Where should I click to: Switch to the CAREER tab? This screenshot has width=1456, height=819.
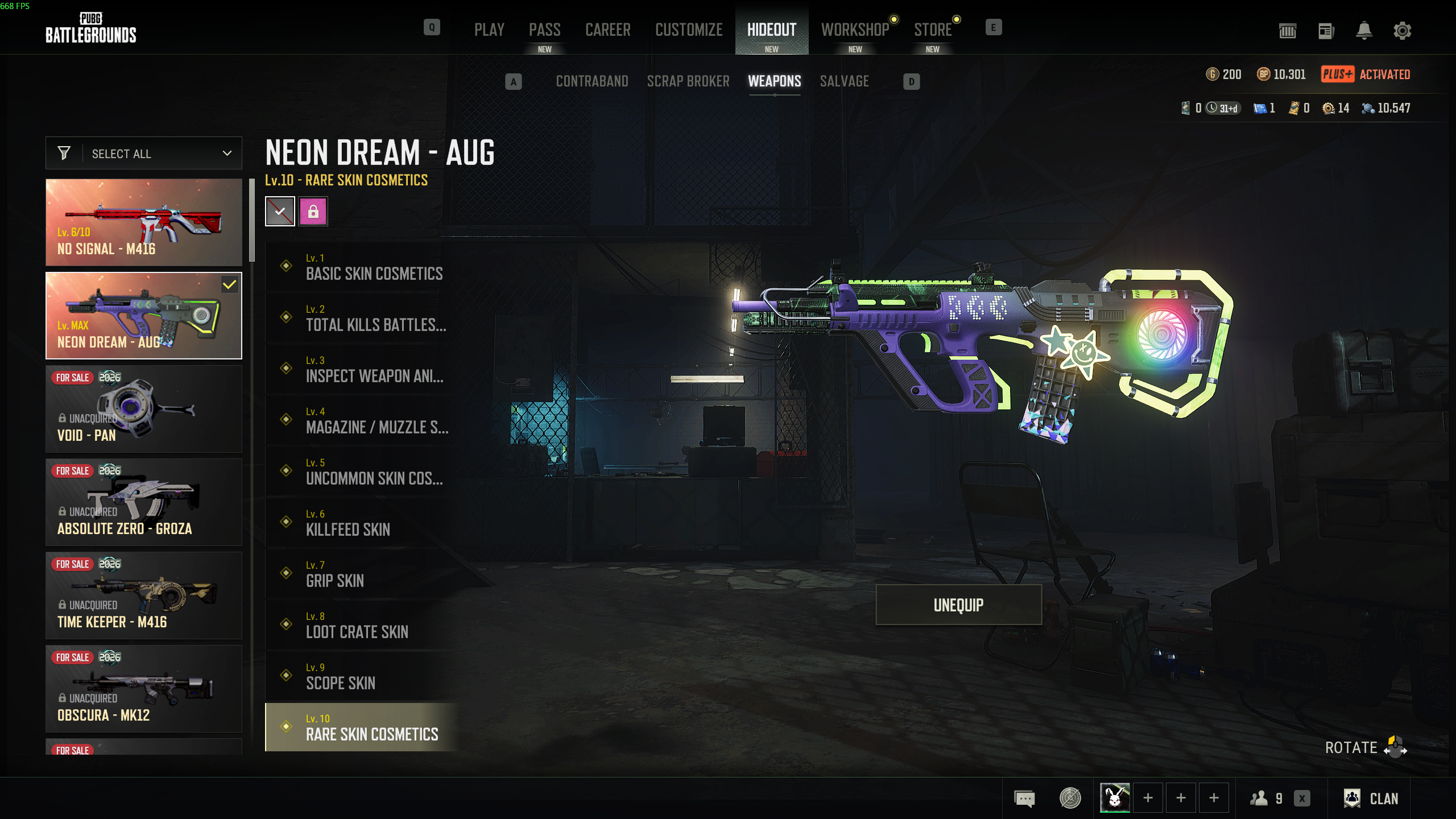pyautogui.click(x=607, y=30)
